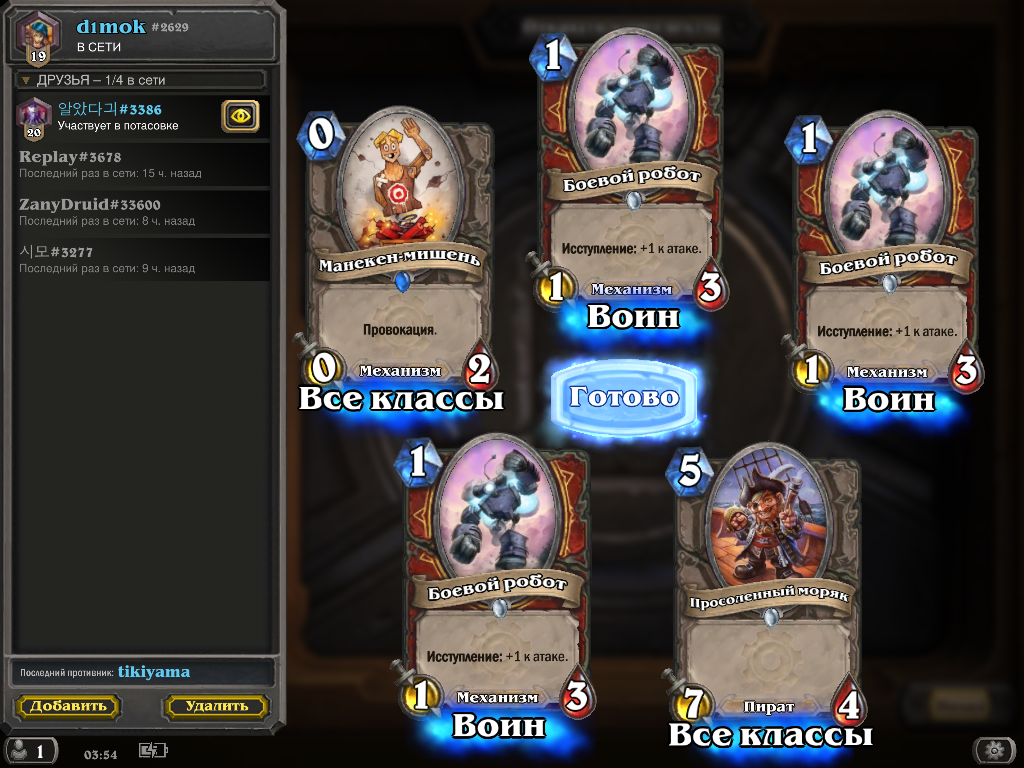Click the Удалить friend button
Image resolution: width=1024 pixels, height=768 pixels.
[x=216, y=706]
